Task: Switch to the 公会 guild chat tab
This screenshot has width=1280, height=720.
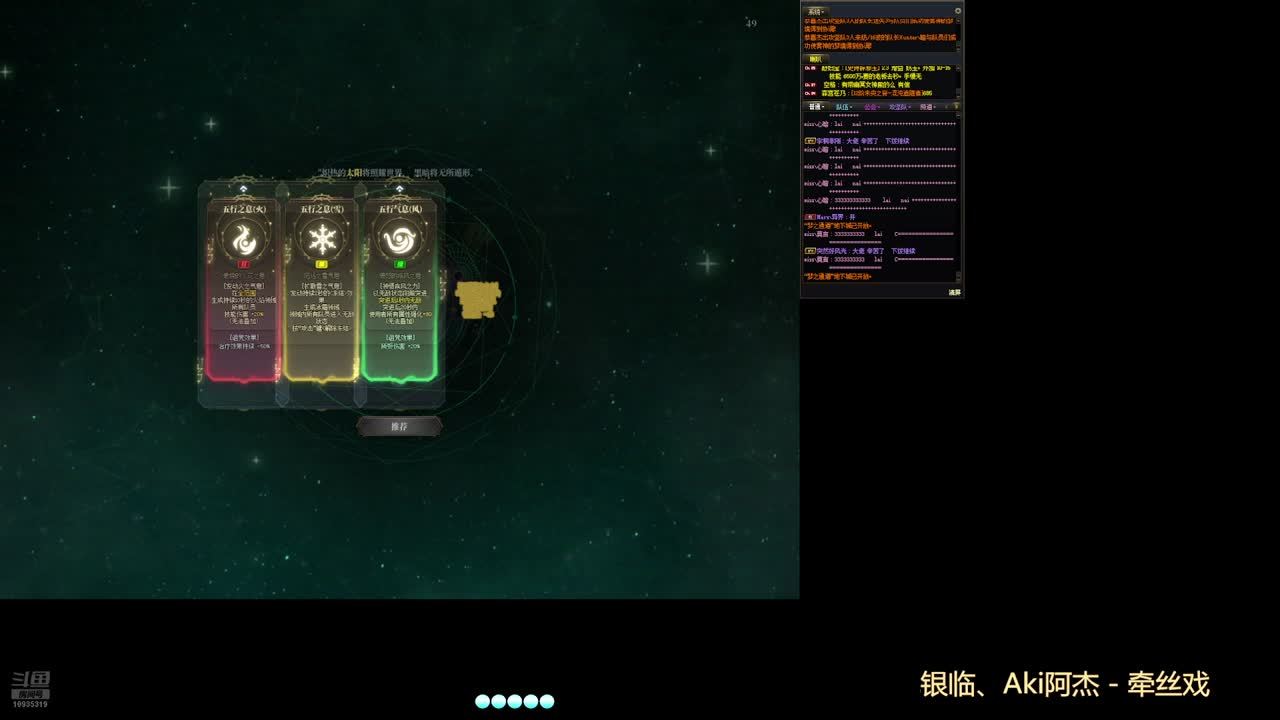Action: point(871,106)
